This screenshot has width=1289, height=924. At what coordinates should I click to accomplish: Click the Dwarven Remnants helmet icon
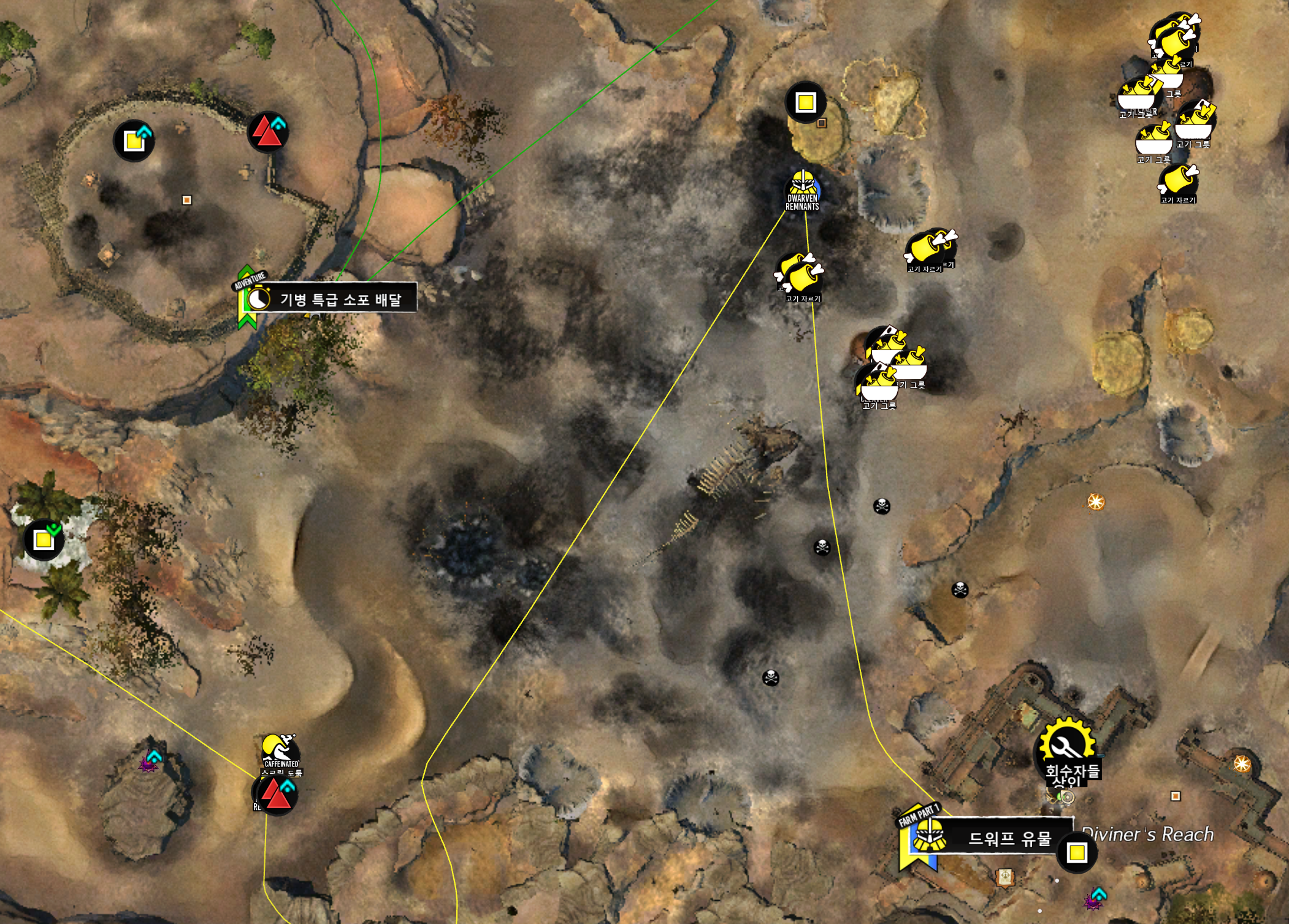(x=803, y=183)
